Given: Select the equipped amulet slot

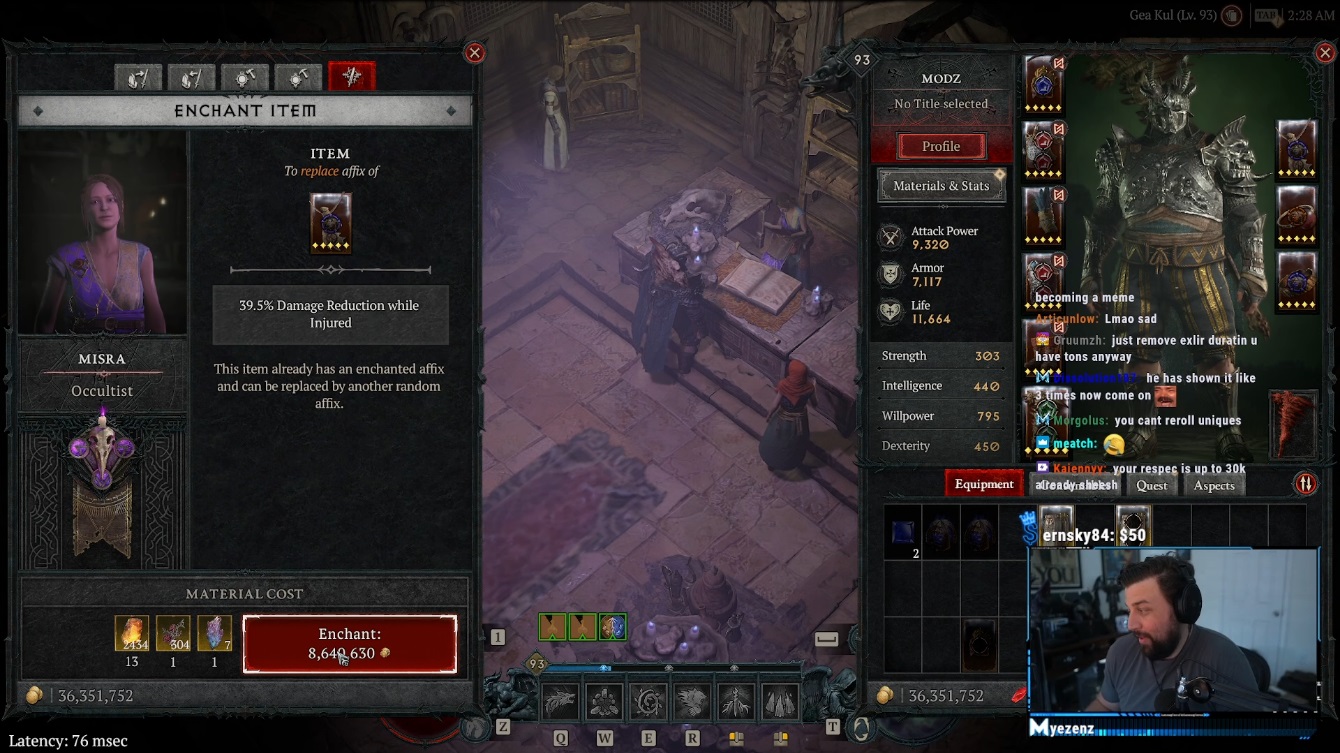Looking at the screenshot, I should 1297,148.
